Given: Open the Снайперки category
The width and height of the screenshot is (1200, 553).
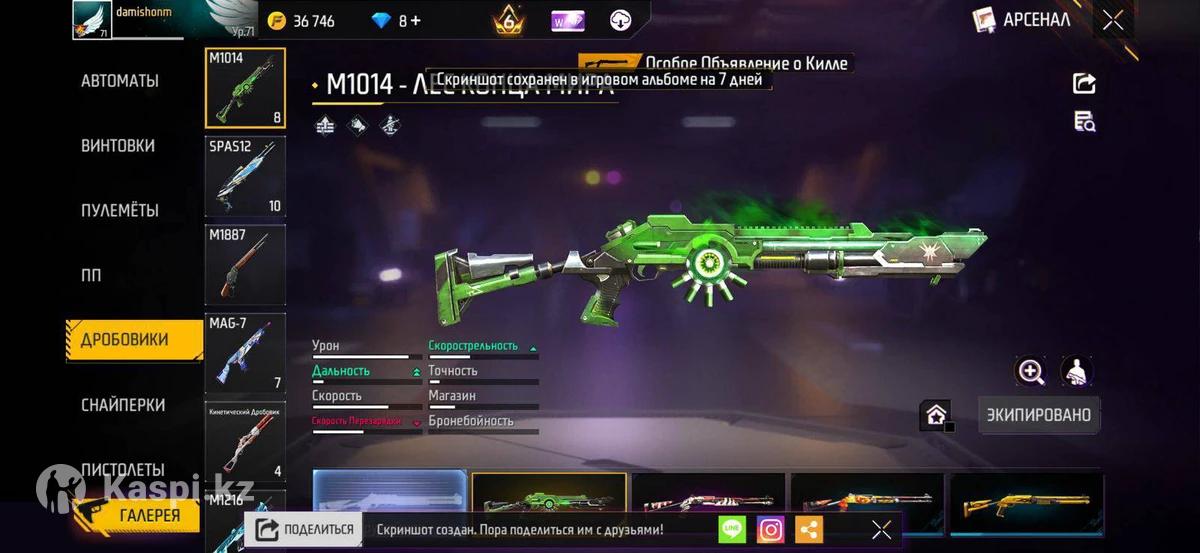Looking at the screenshot, I should tap(123, 405).
